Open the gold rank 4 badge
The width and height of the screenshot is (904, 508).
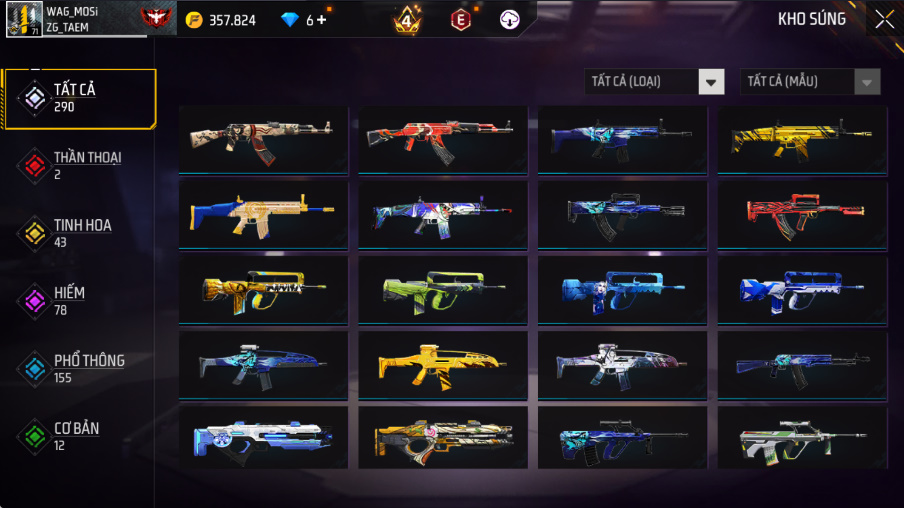[407, 19]
